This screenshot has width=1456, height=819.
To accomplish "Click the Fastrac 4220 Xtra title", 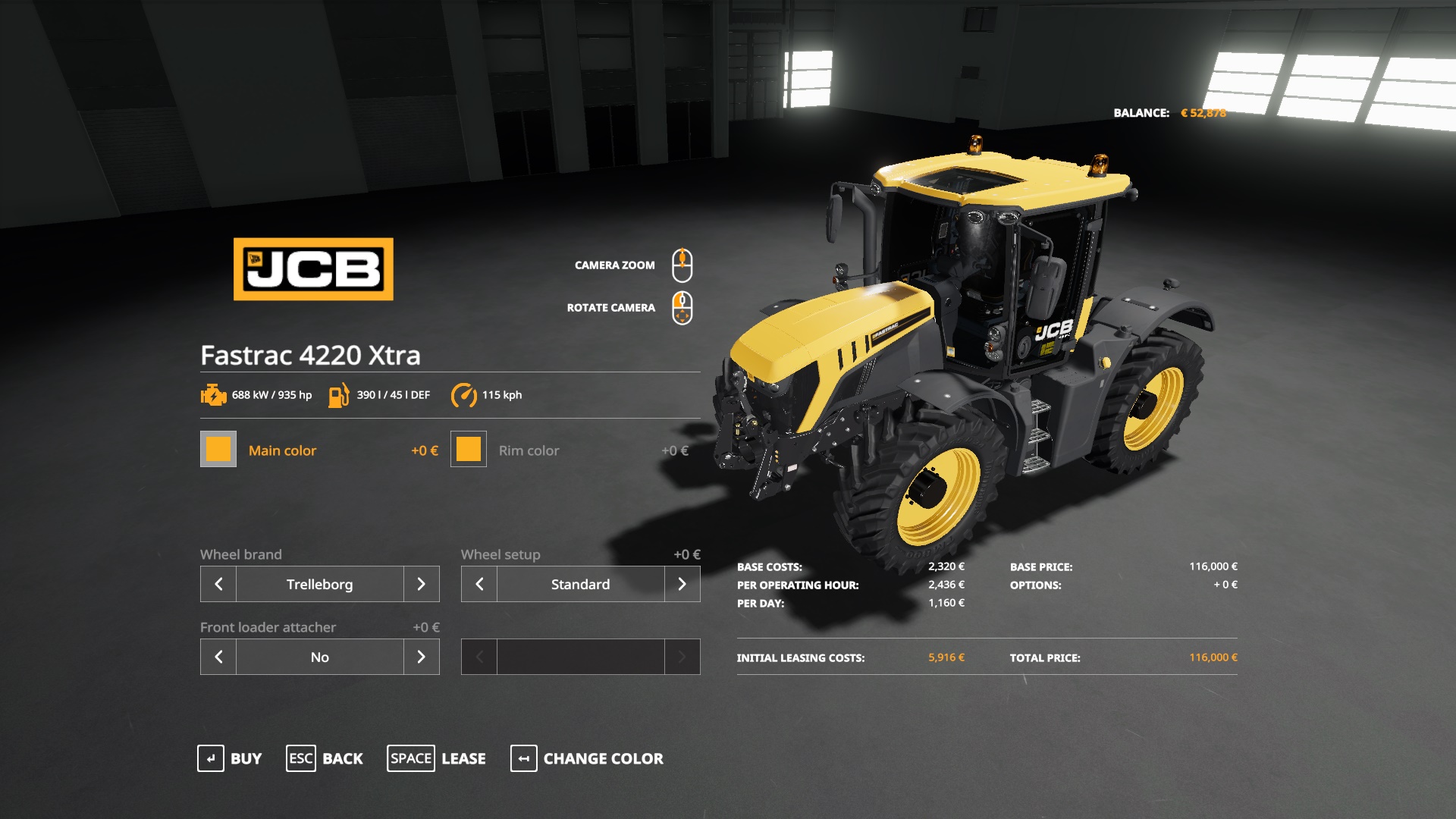I will click(x=312, y=356).
